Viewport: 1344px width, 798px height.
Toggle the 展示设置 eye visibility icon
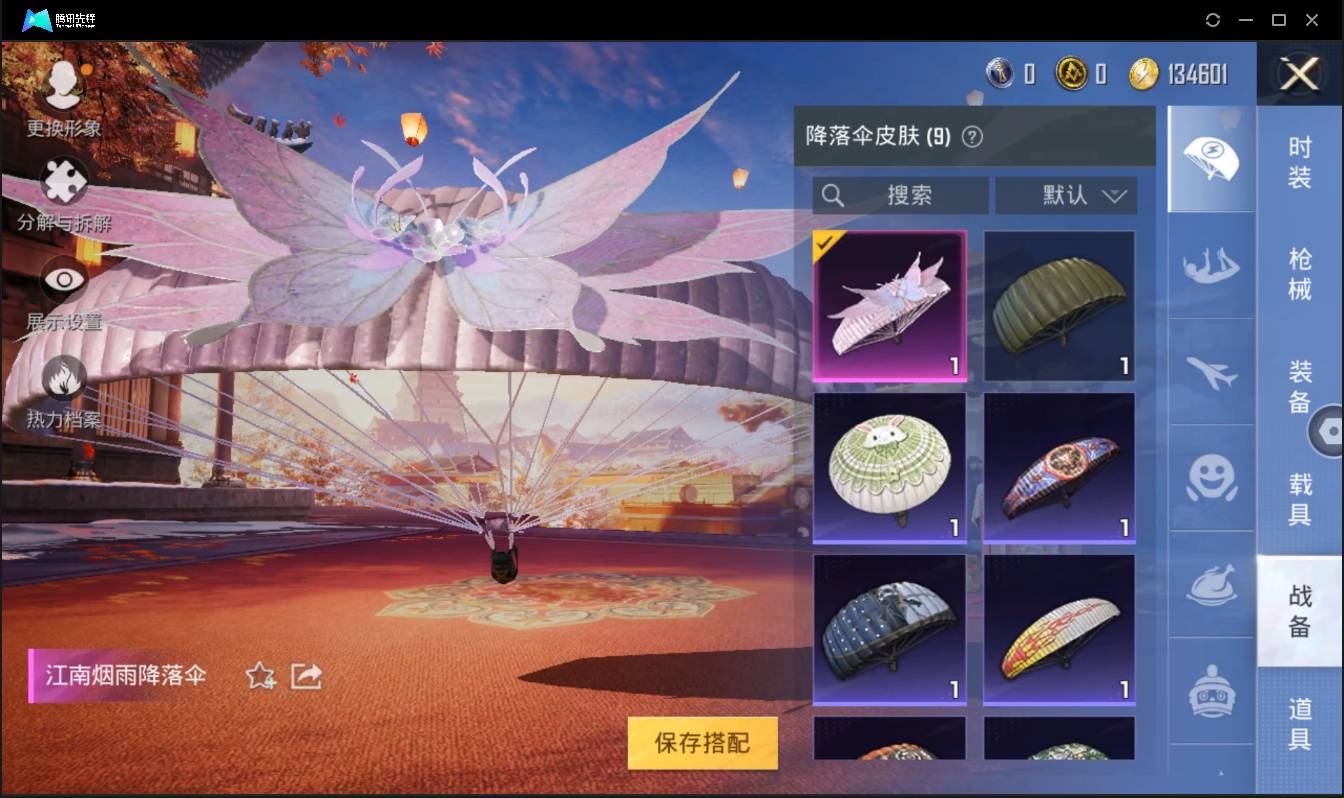(x=63, y=281)
